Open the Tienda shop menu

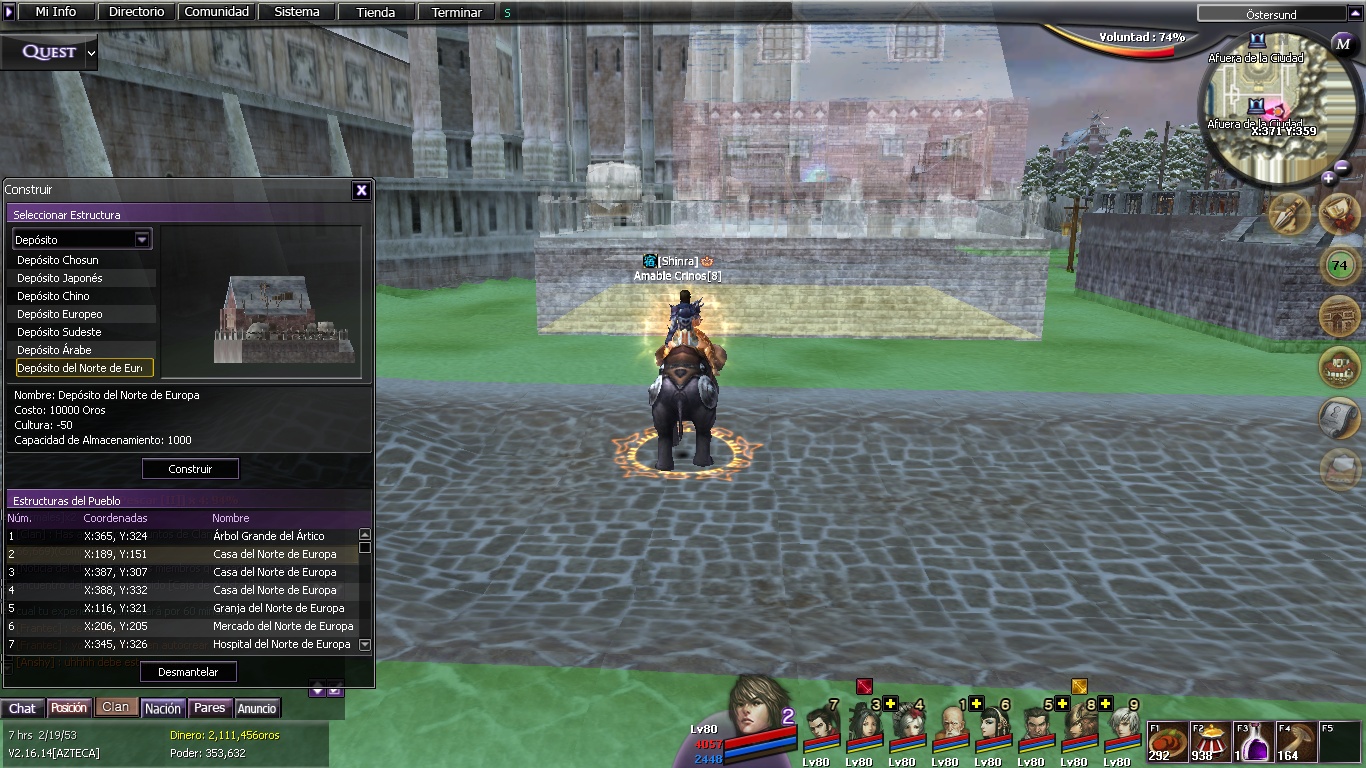pyautogui.click(x=376, y=12)
